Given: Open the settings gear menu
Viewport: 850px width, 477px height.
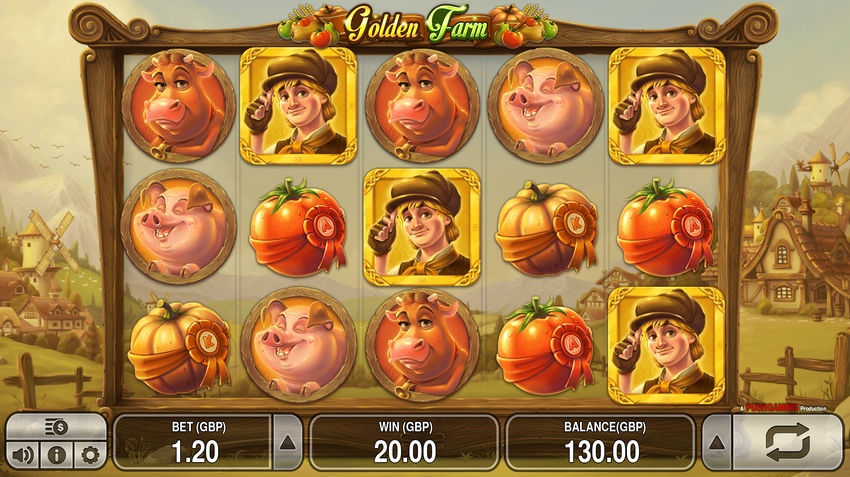Looking at the screenshot, I should coord(90,456).
